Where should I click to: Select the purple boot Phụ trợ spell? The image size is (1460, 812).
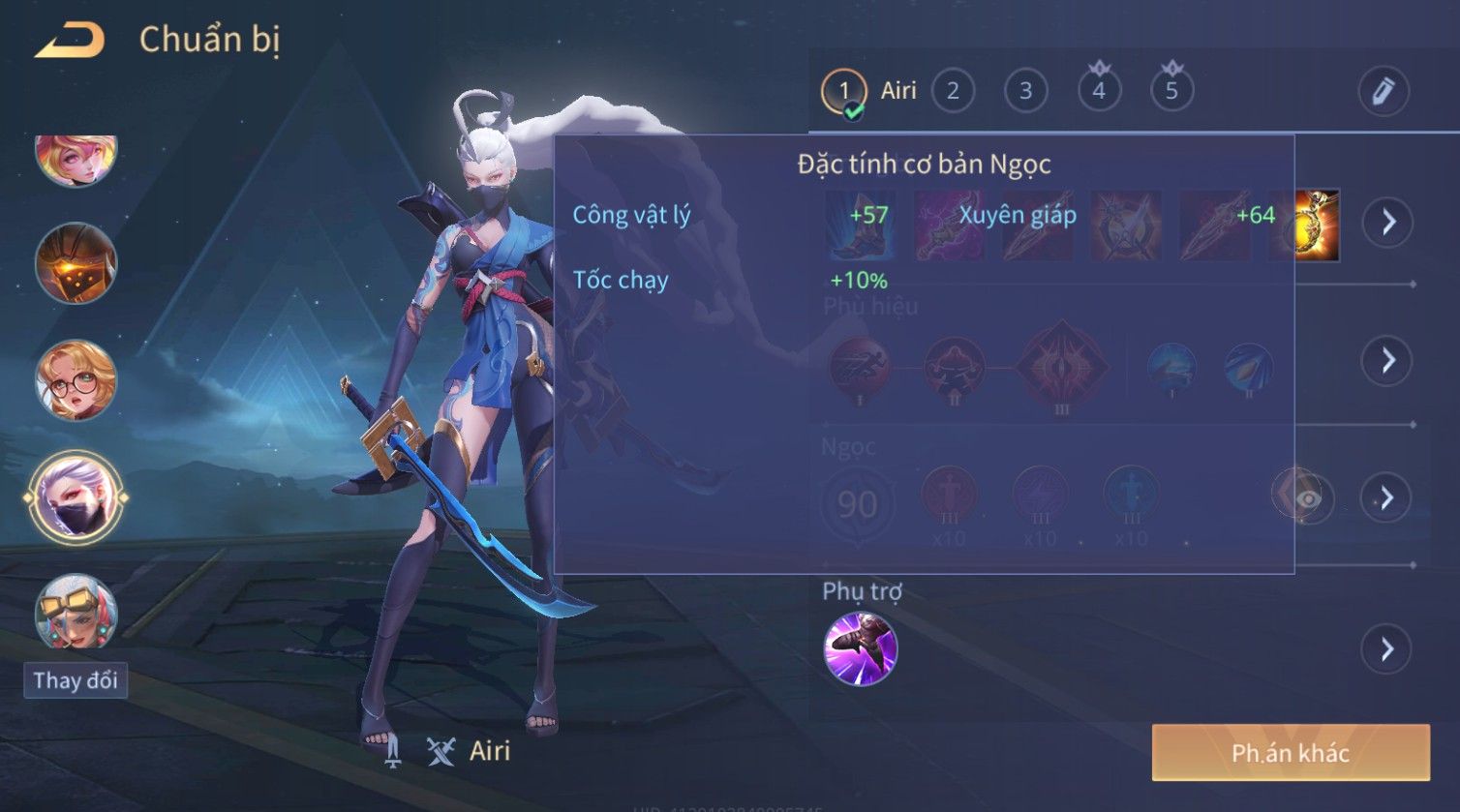pyautogui.click(x=860, y=648)
